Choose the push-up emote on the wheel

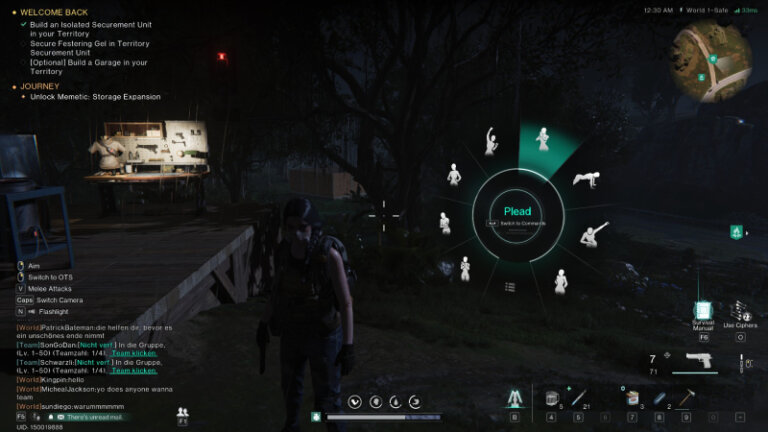585,178
